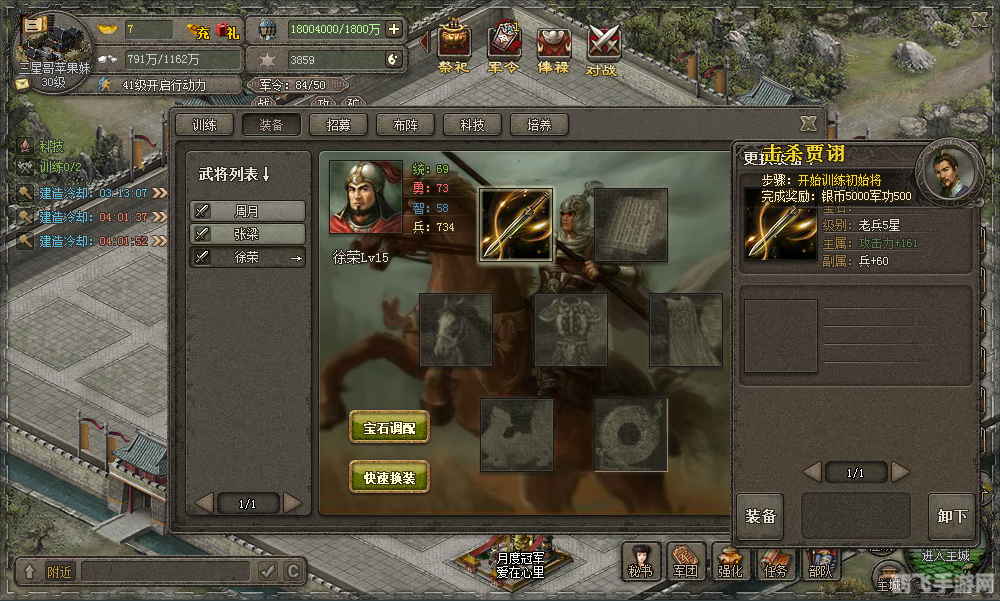Open the 军令 orders icon
The image size is (1000, 601).
pos(503,48)
